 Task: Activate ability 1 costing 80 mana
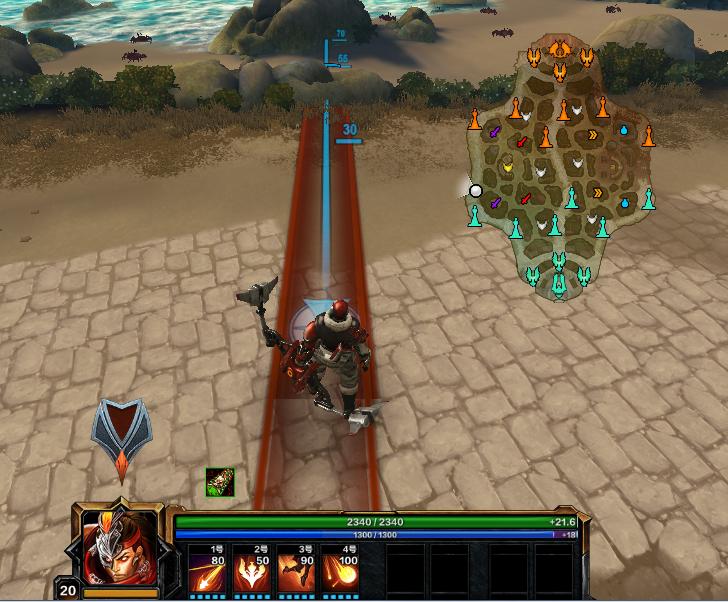coord(208,570)
